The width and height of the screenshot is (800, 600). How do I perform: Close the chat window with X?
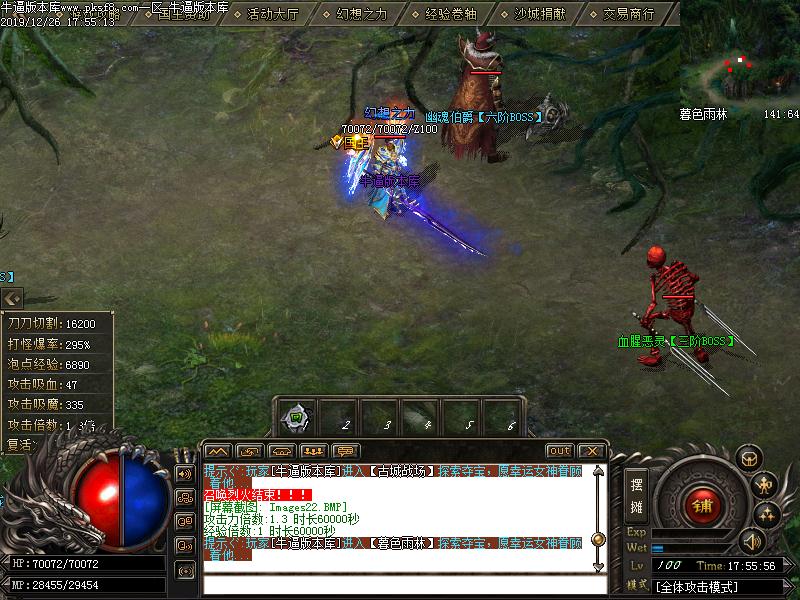[x=591, y=451]
